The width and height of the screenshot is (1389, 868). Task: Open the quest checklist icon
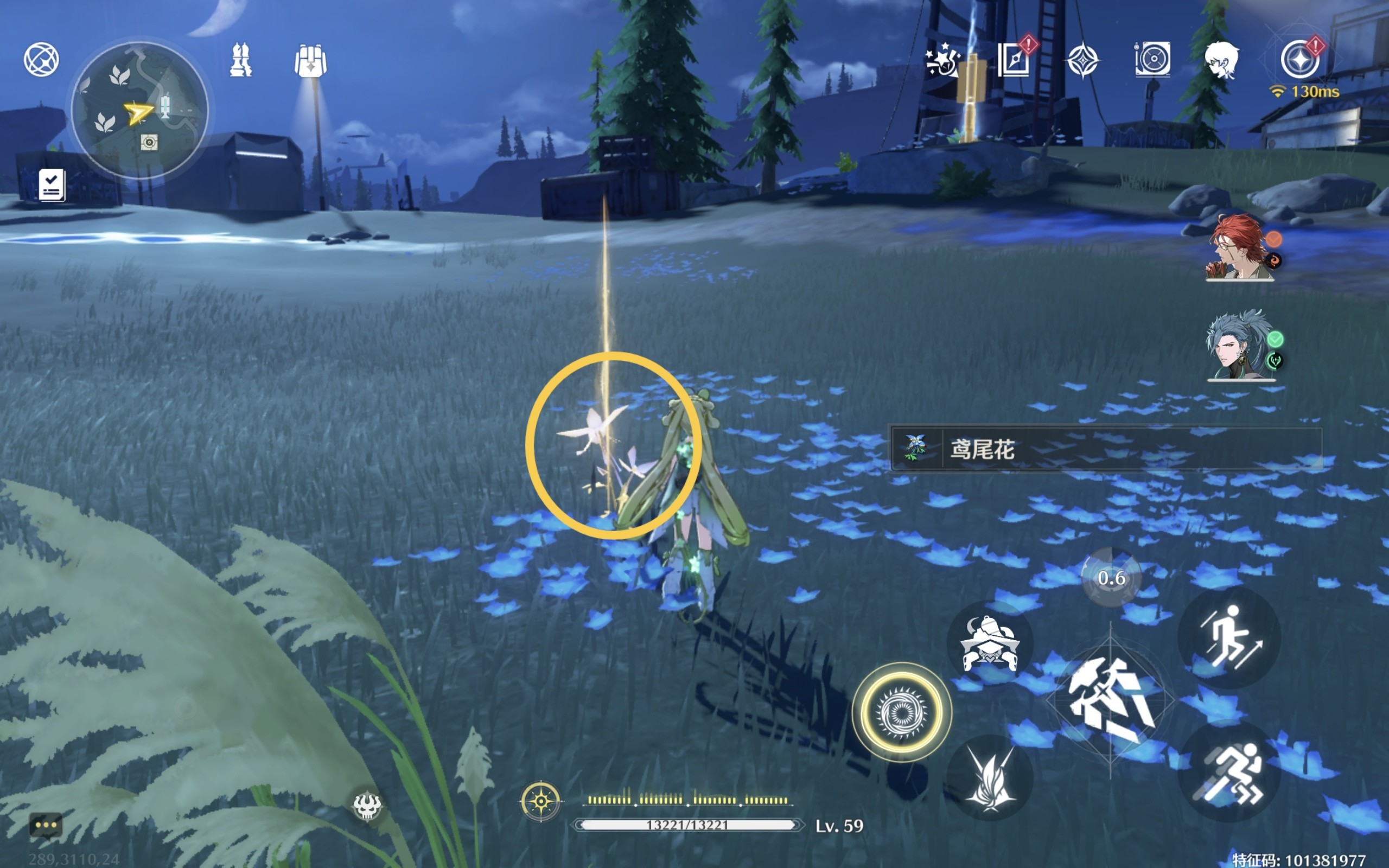tap(52, 185)
